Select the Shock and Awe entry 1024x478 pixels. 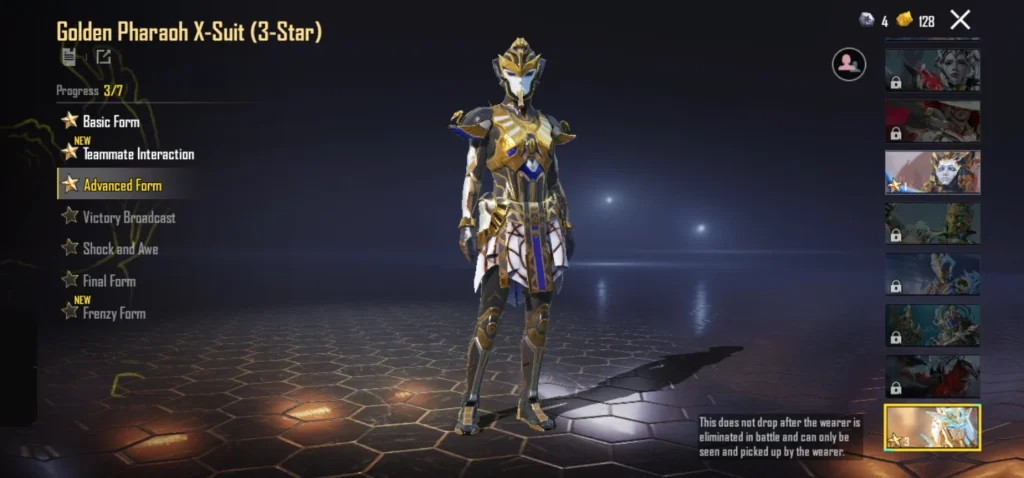click(119, 249)
